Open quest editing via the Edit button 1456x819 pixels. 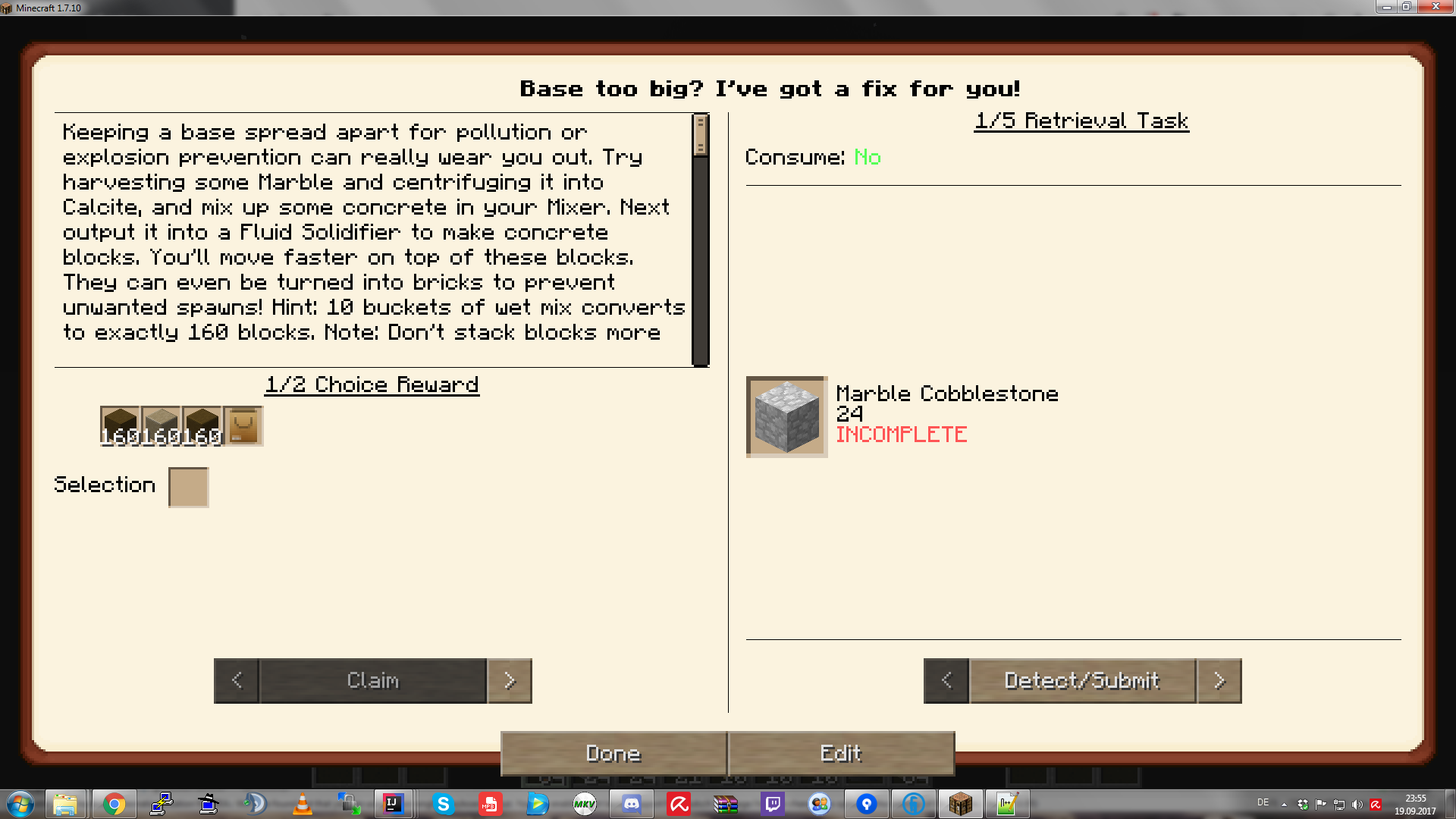[840, 753]
